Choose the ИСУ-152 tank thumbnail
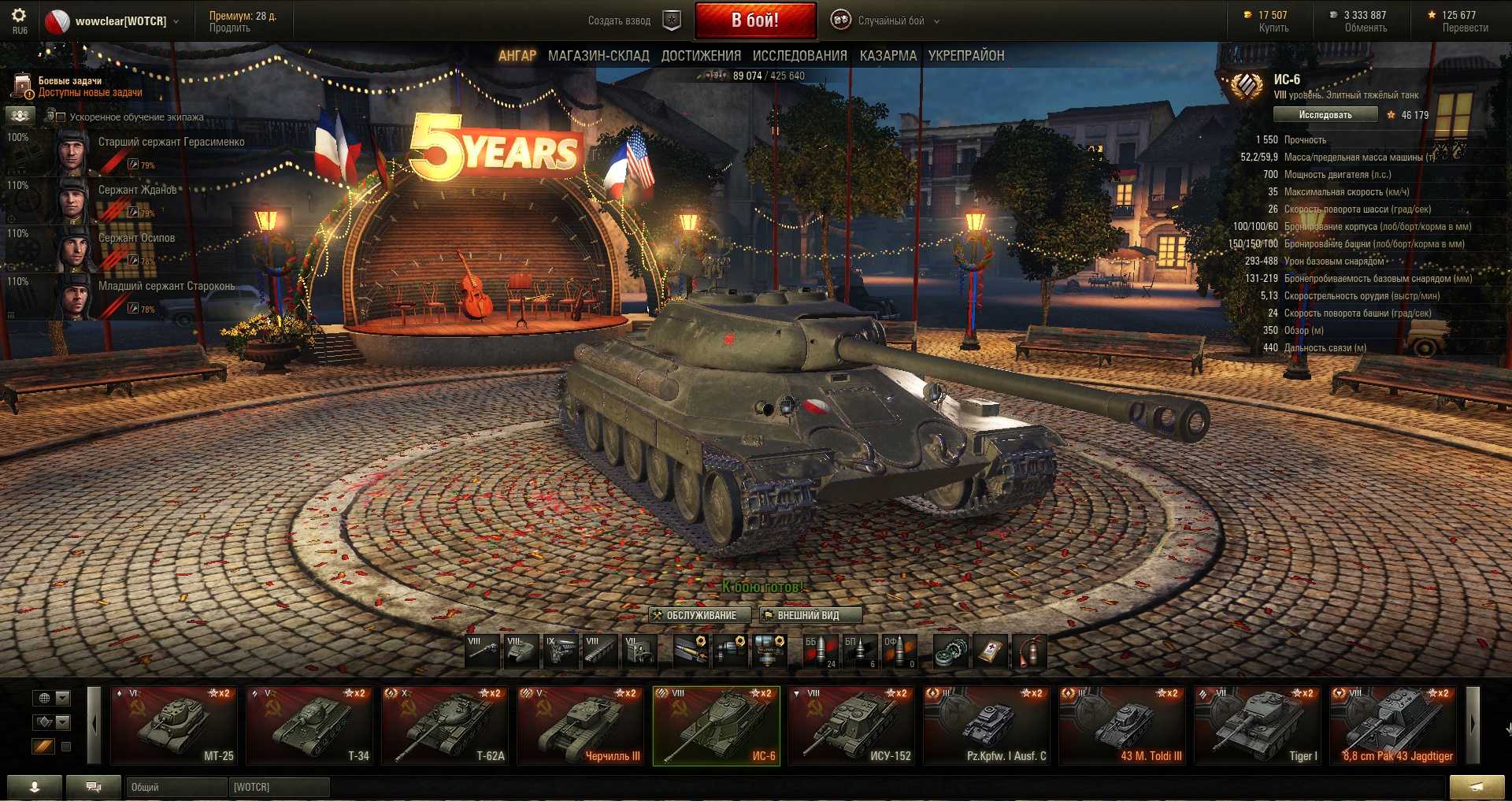Screen dimensions: 1512x801 (x=852, y=725)
